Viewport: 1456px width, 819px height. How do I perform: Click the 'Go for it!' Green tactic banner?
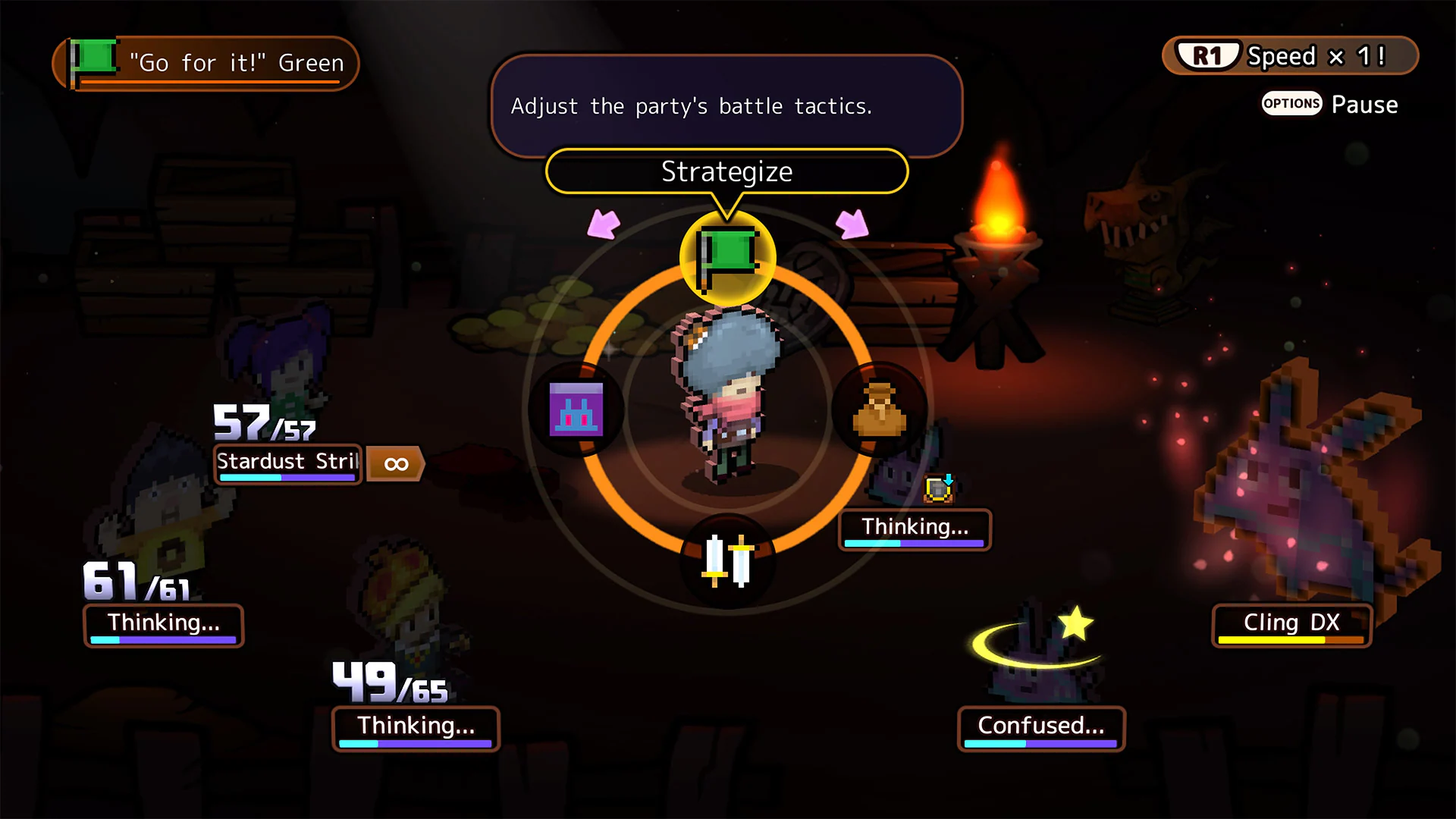pos(235,63)
